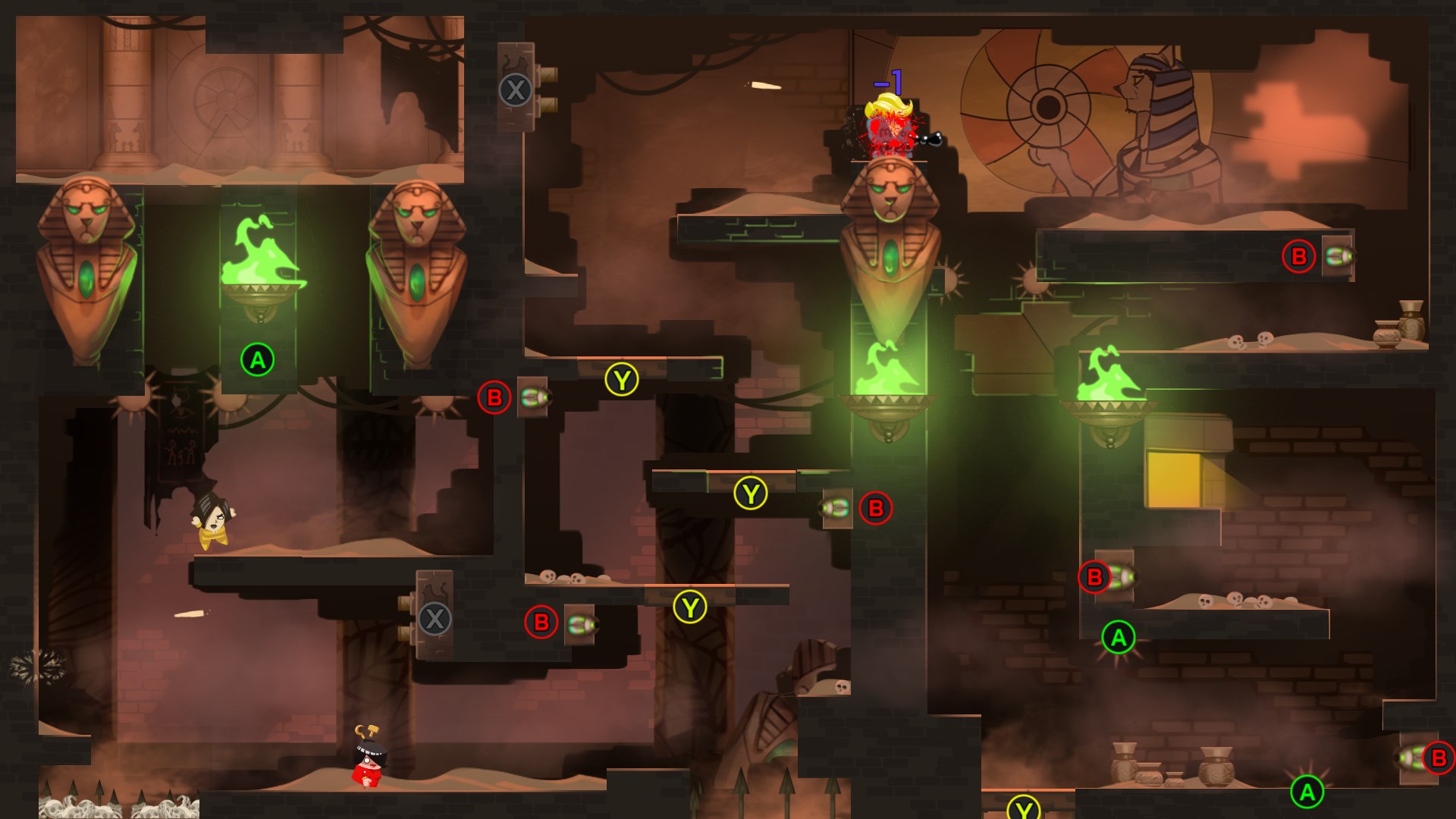Click the scarab beside the lower-left B prompt
Image resolution: width=1456 pixels, height=819 pixels.
click(580, 625)
